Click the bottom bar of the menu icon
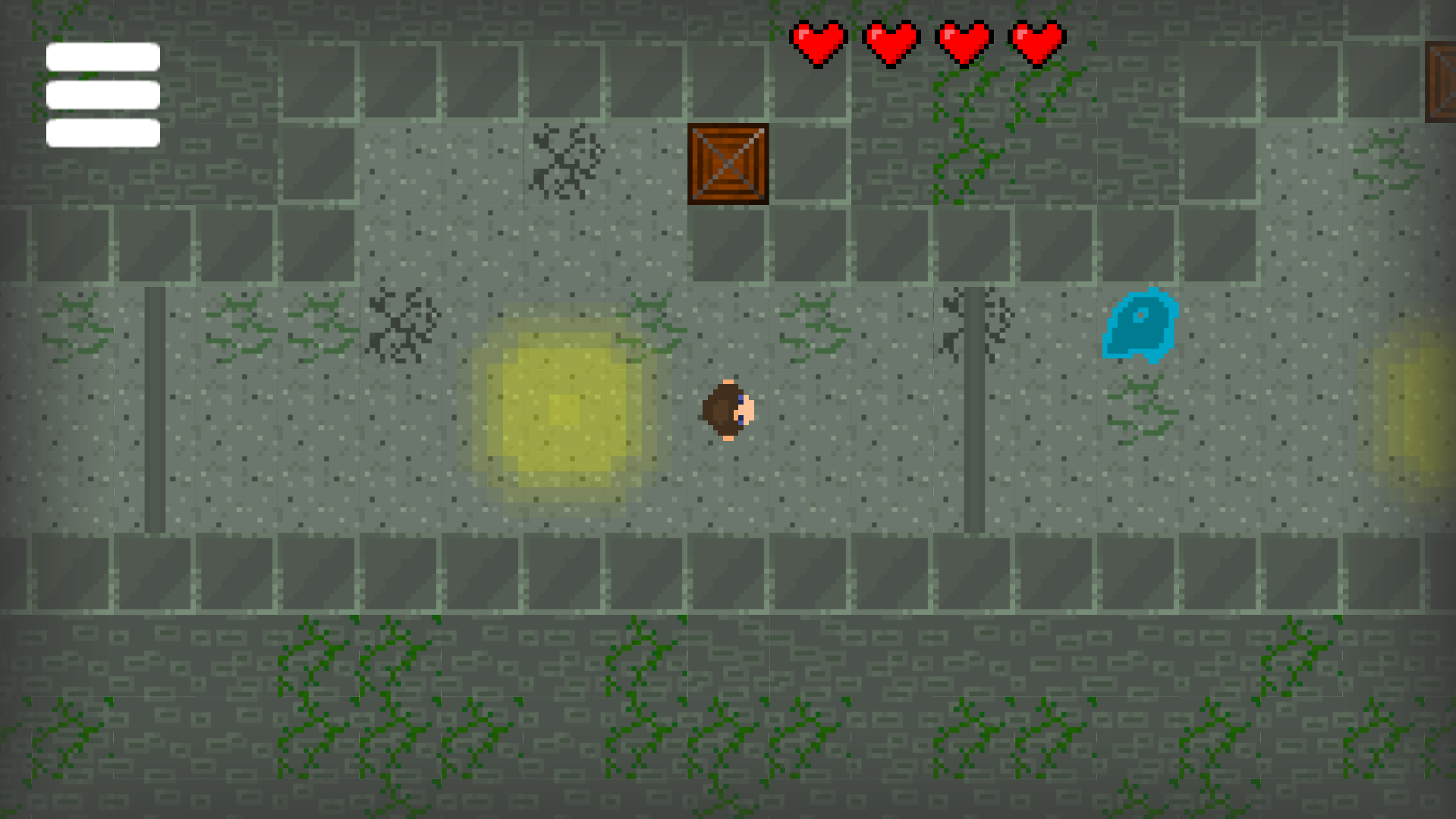Screen dimensions: 1456x819 tap(102, 134)
